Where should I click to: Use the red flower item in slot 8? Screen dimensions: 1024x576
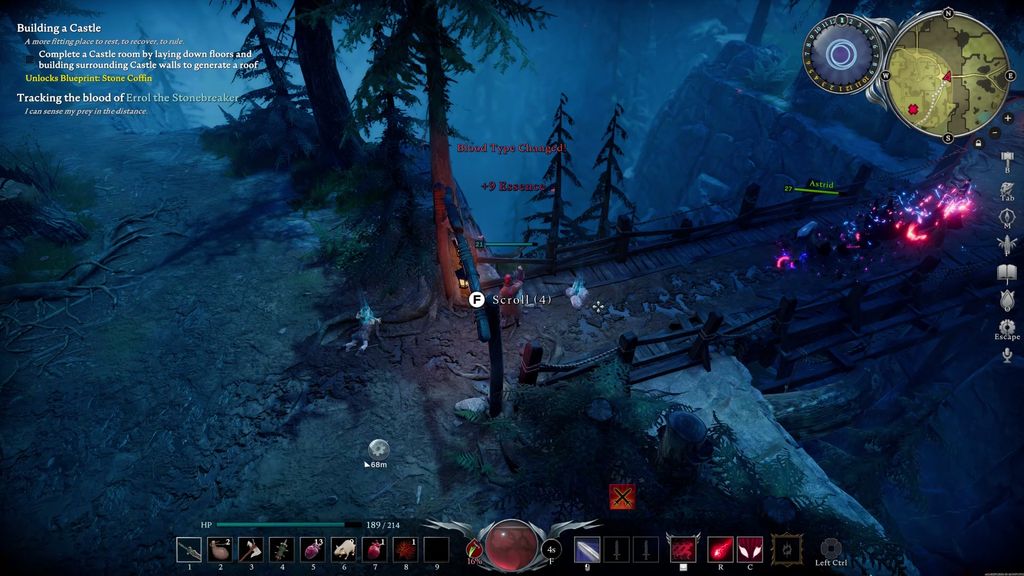point(406,549)
